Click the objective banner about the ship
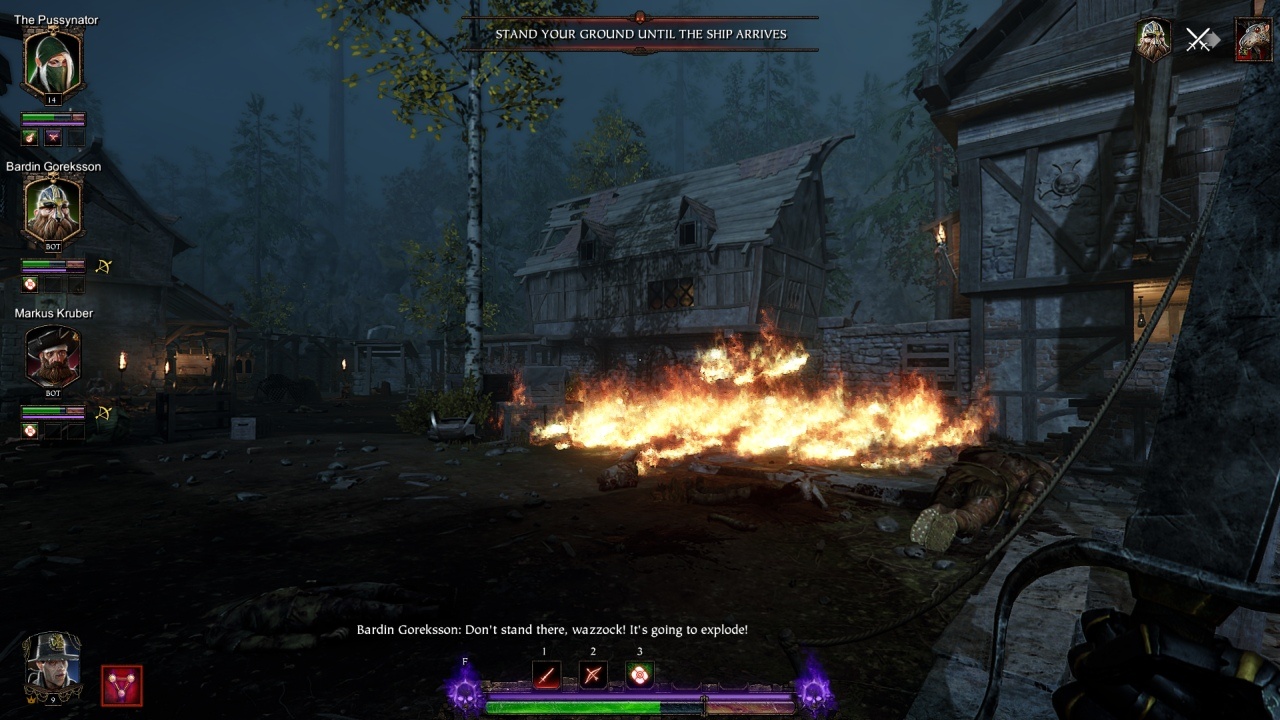1280x720 pixels. coord(640,34)
